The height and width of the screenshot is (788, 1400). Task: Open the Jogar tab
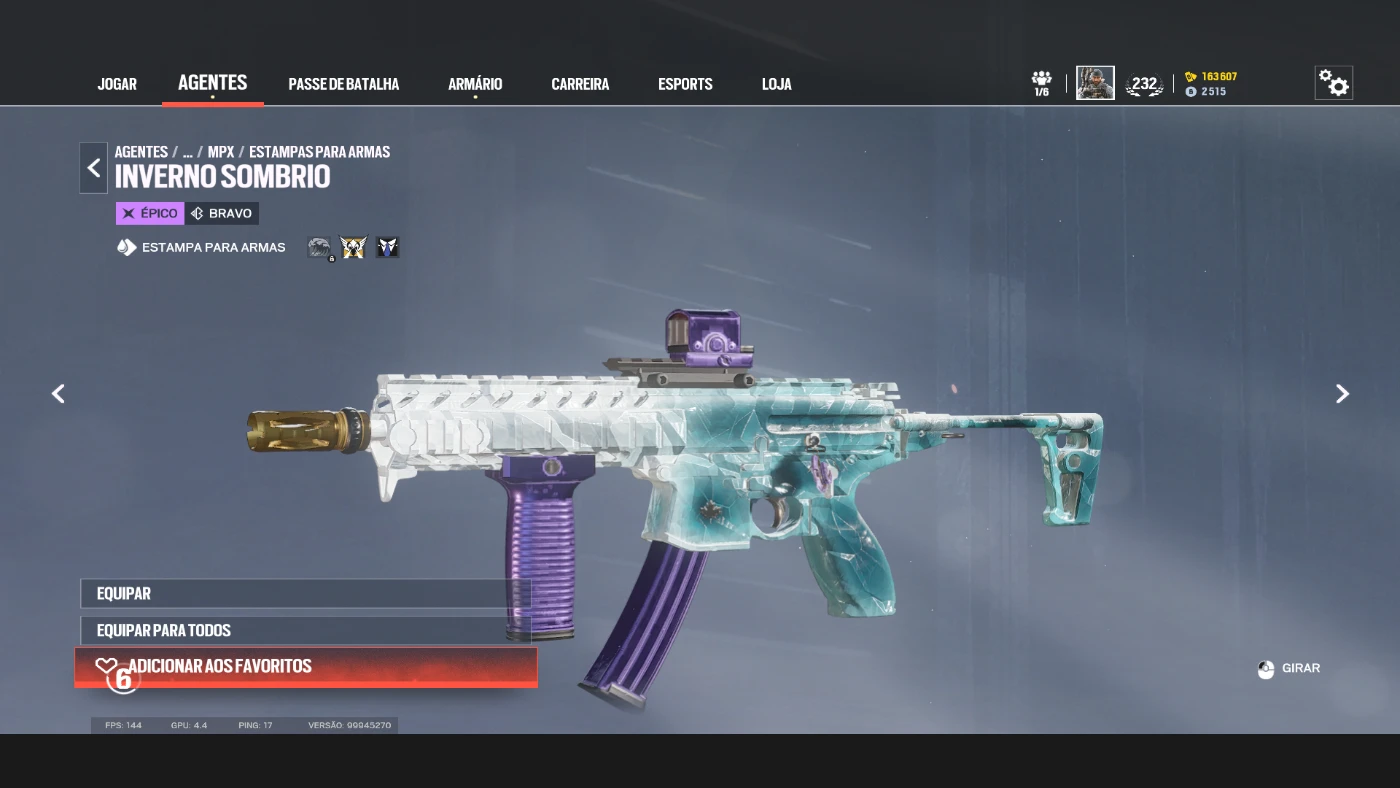click(117, 84)
